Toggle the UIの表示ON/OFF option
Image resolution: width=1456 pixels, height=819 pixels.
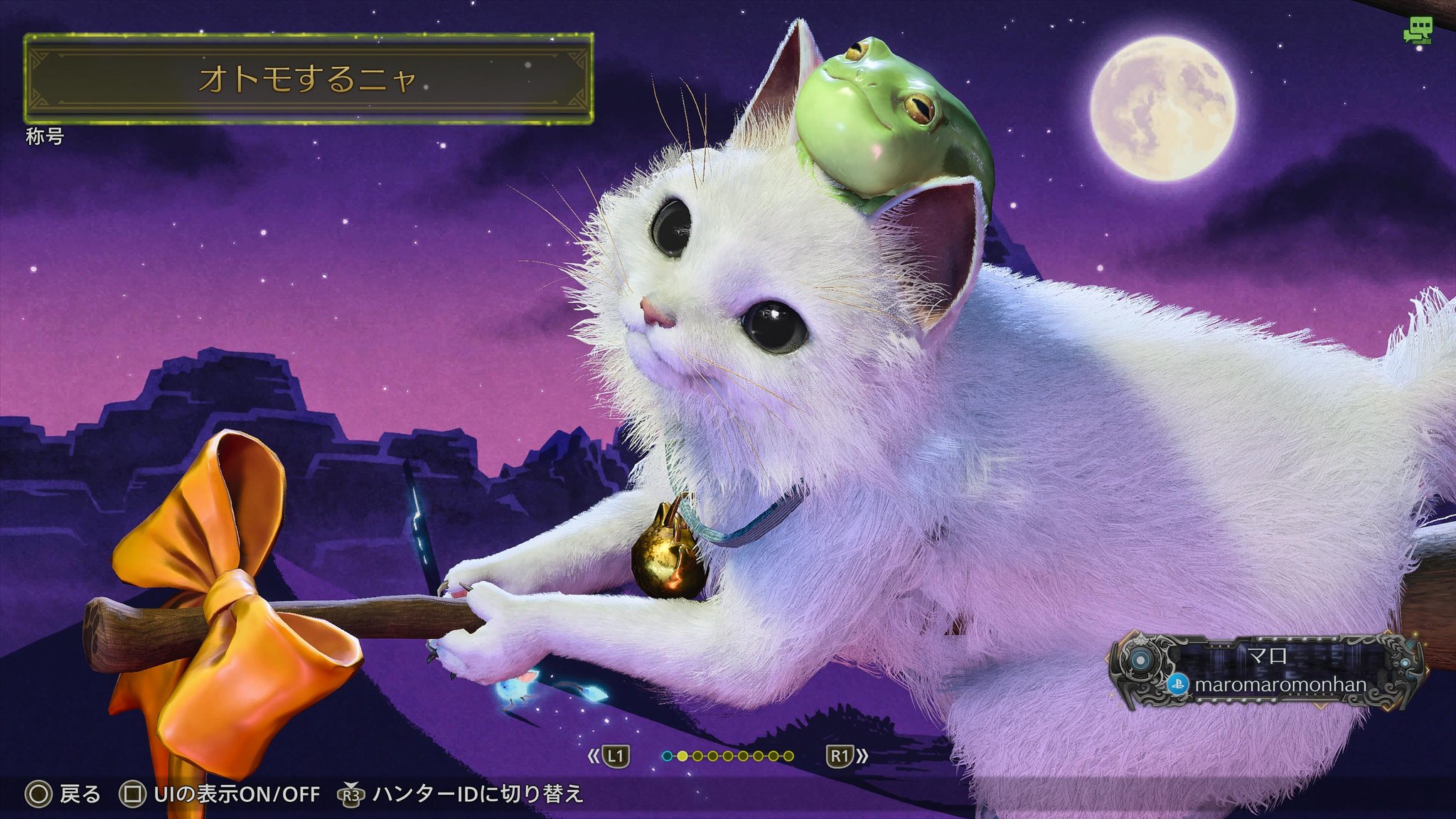[221, 794]
